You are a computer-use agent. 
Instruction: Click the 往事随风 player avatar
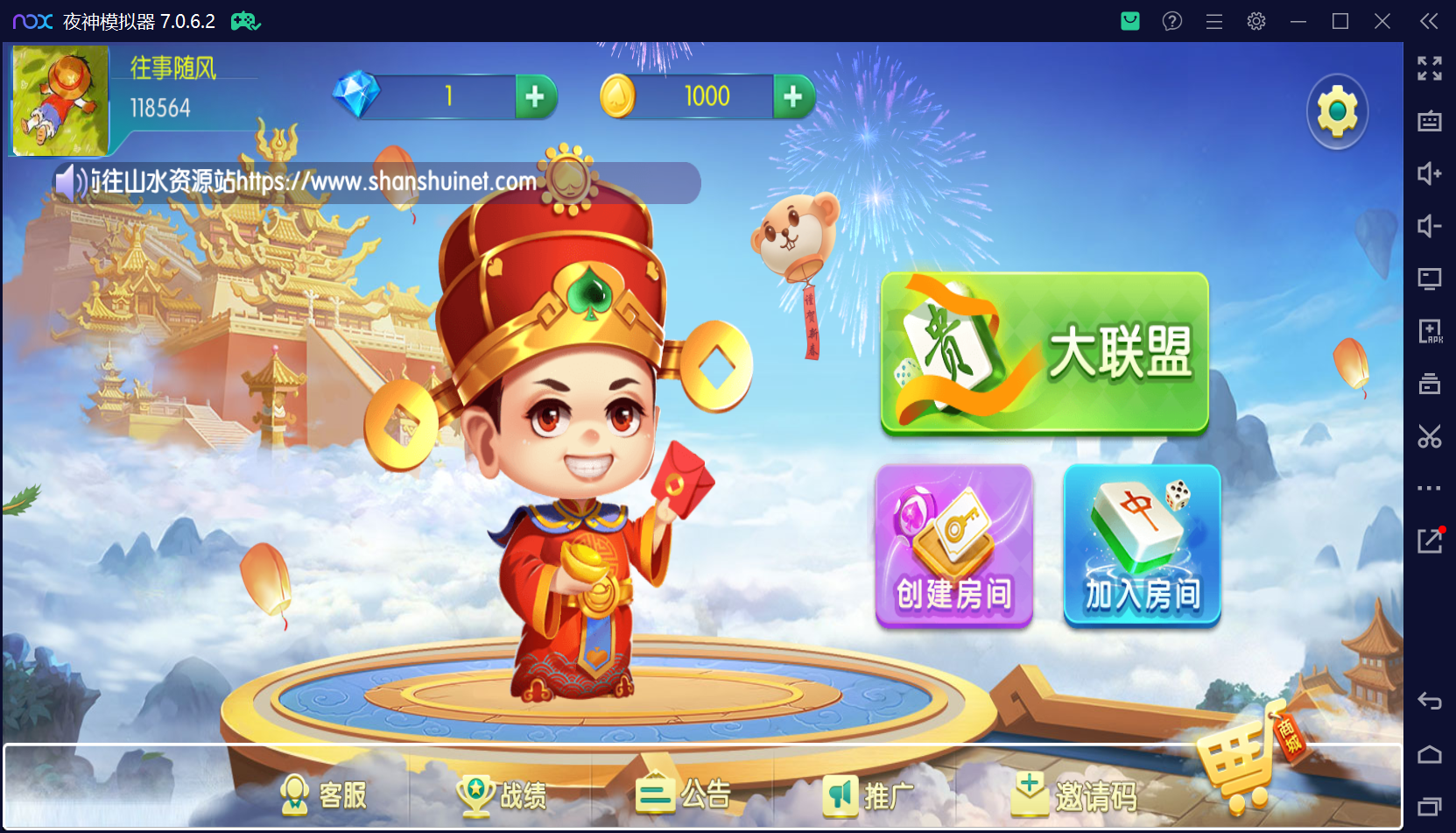click(58, 99)
